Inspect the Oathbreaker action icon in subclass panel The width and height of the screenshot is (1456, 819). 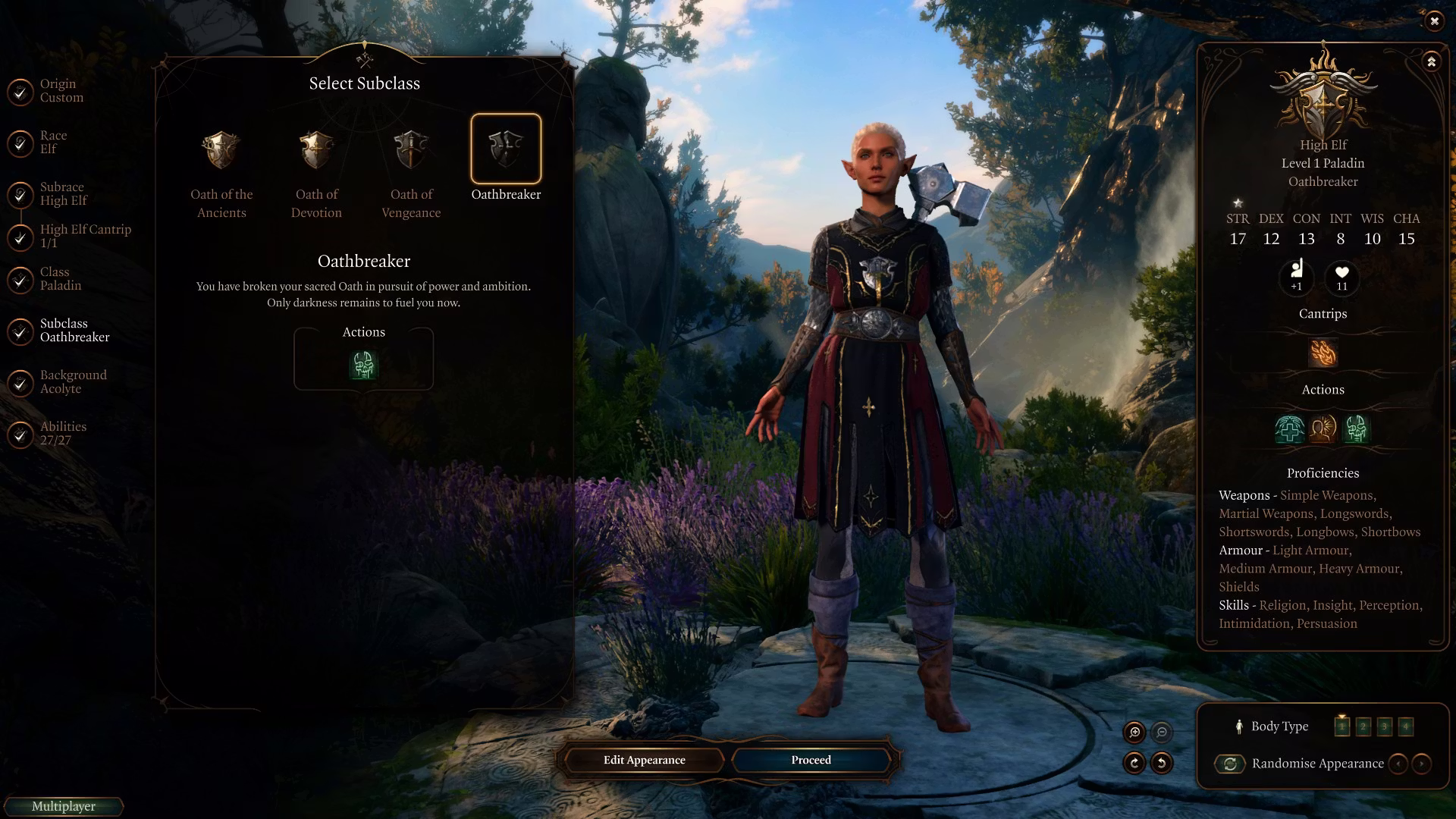tap(363, 366)
